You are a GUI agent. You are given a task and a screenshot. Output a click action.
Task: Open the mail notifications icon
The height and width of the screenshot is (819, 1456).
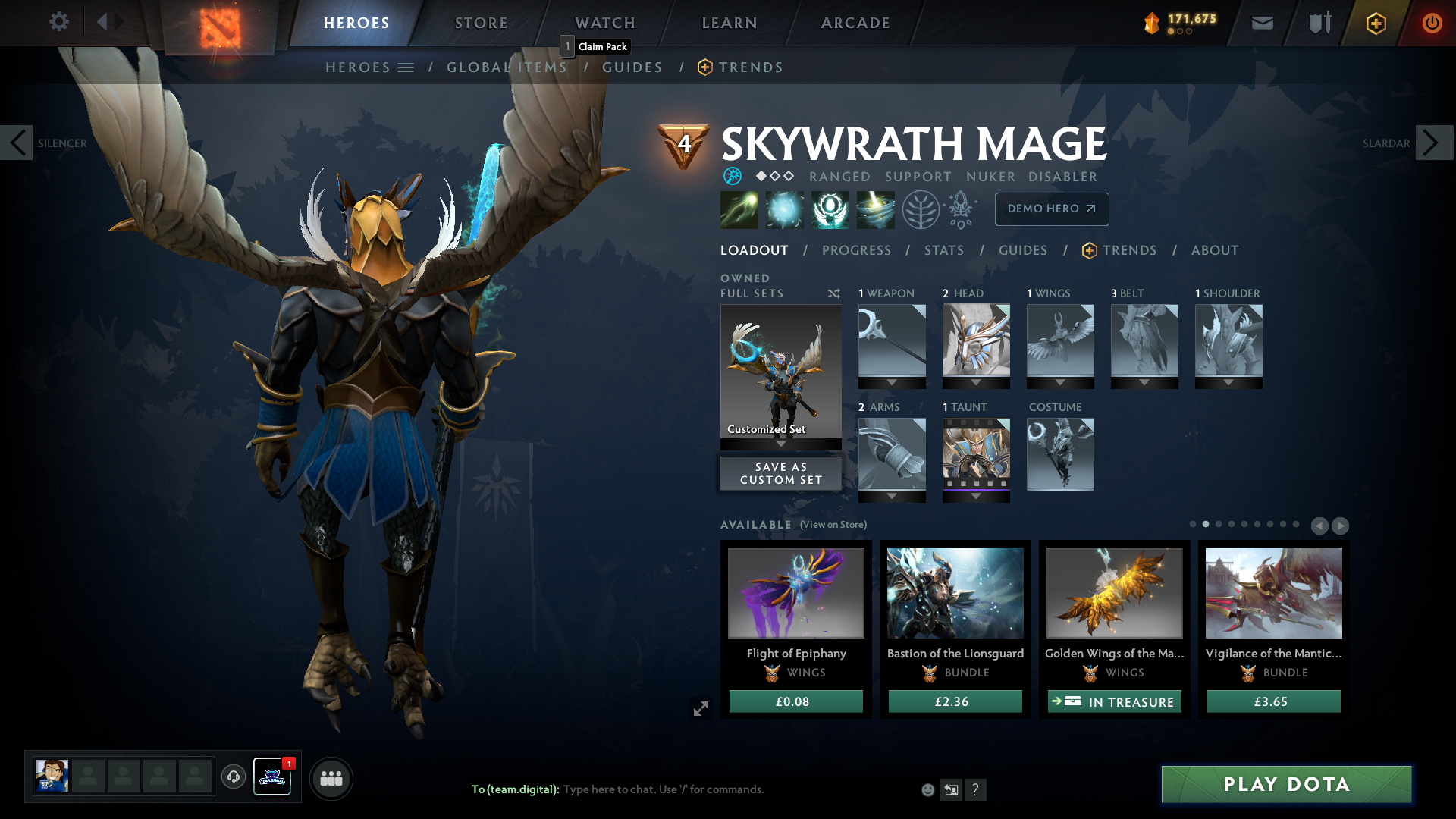(1262, 23)
